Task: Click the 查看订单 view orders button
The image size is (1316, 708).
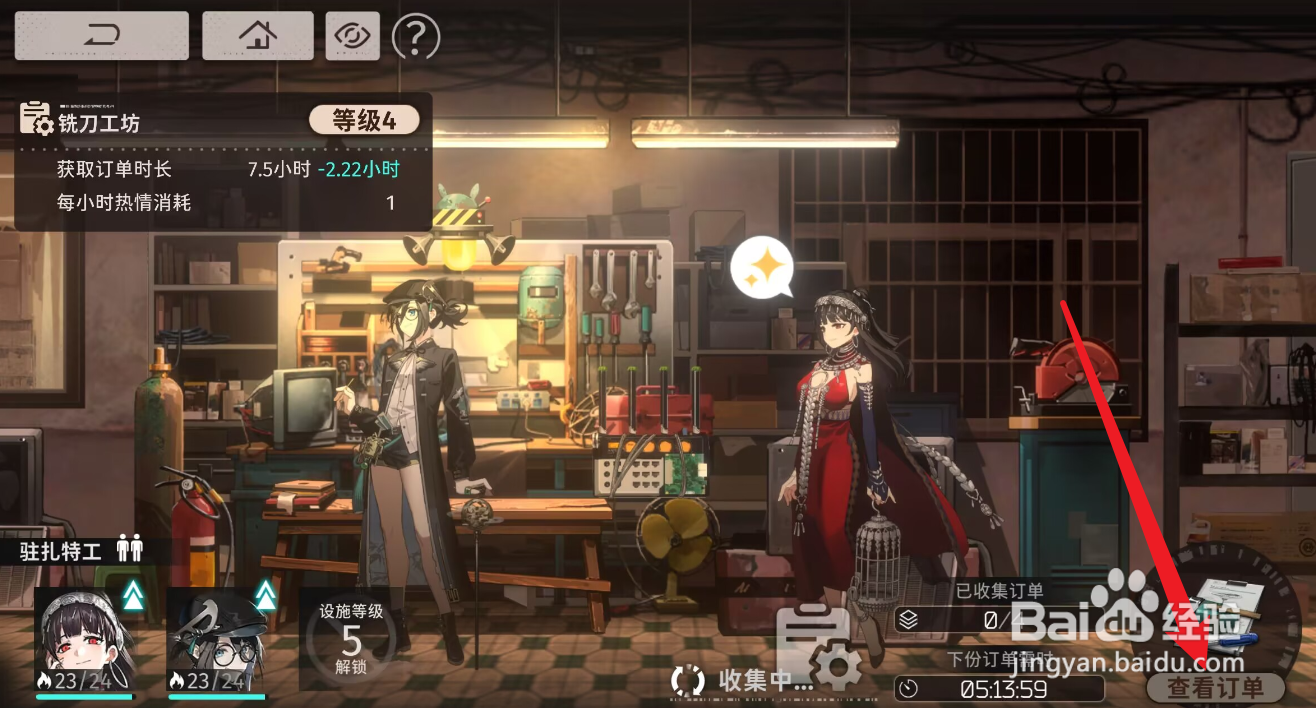Action: [x=1214, y=686]
